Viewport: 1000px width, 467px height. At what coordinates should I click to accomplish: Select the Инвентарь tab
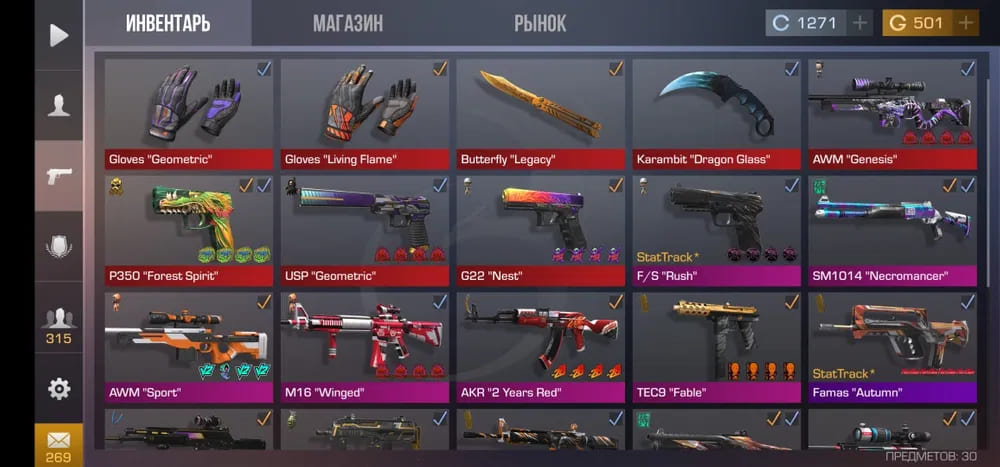(x=168, y=23)
